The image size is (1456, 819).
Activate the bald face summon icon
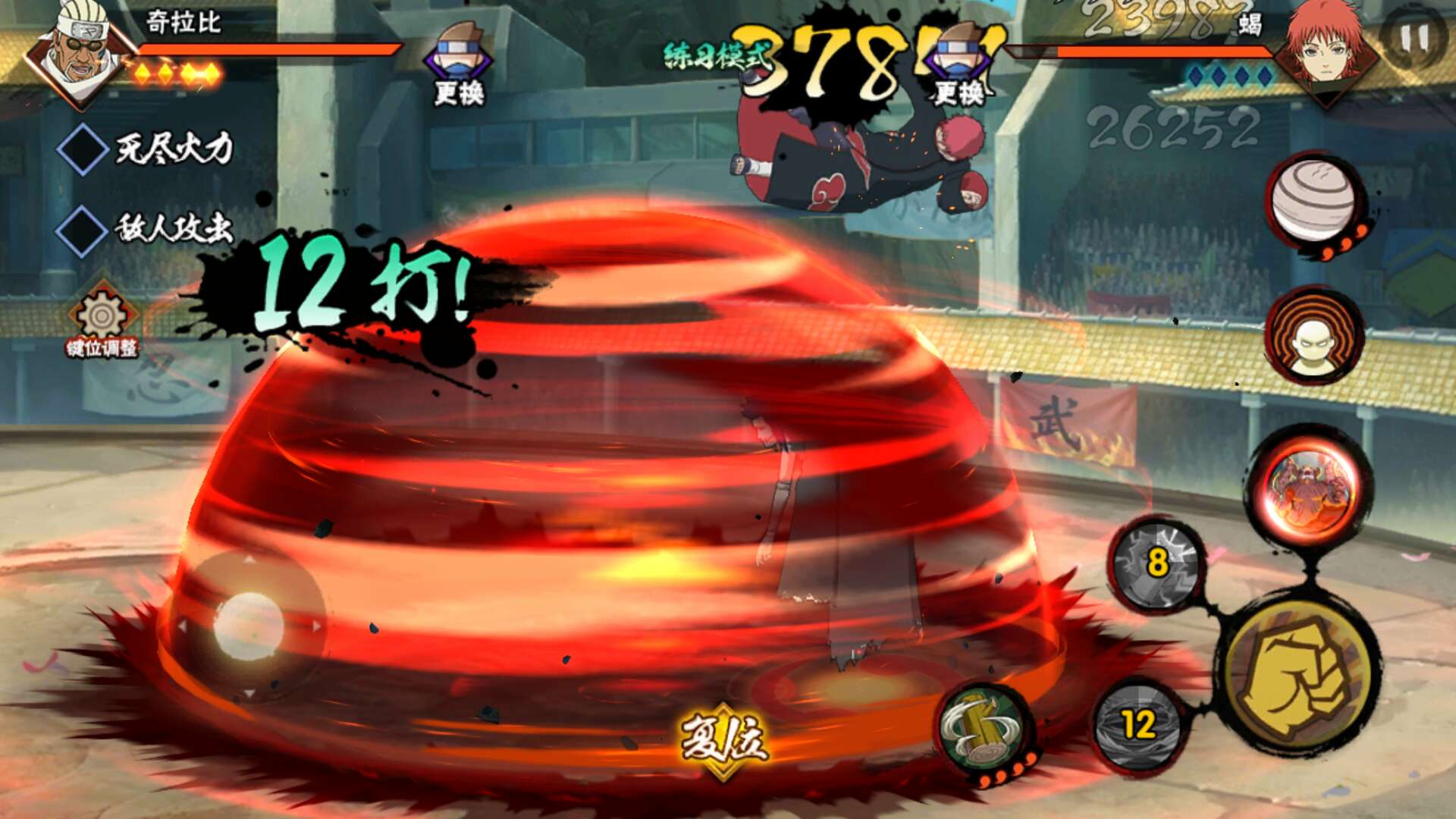point(1313,336)
